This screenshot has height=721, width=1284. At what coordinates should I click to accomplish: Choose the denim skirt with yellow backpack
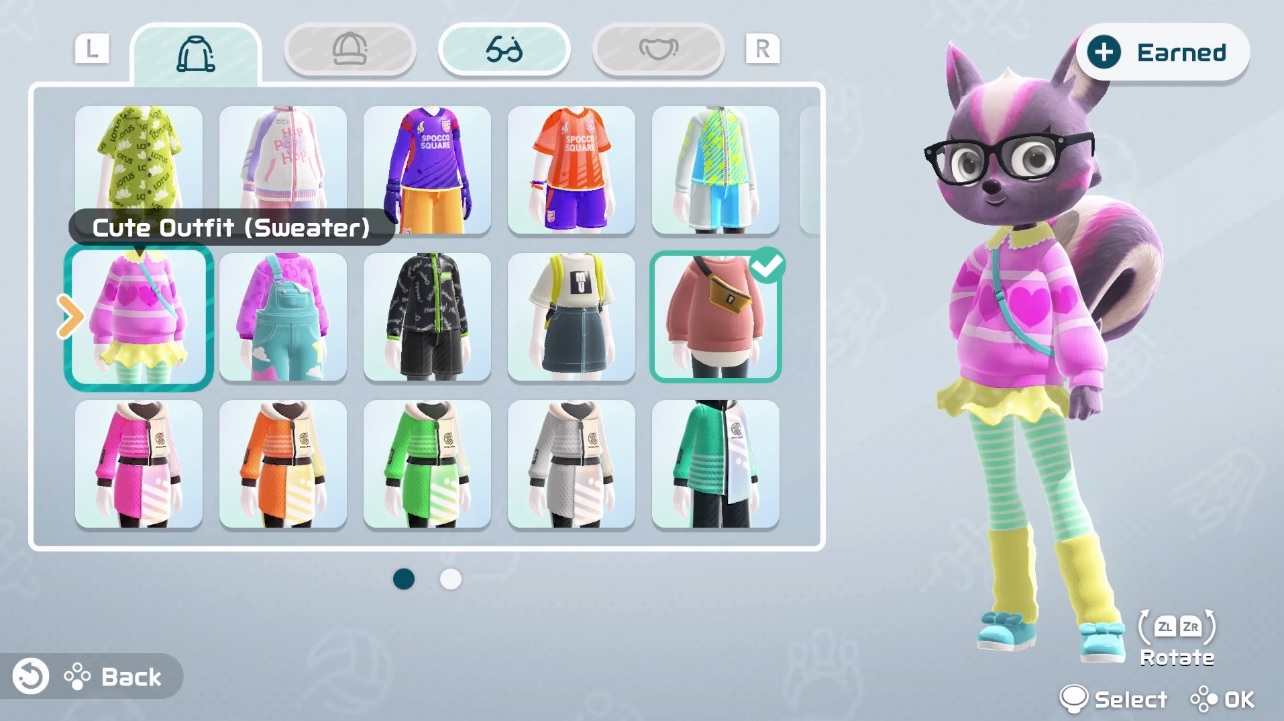(x=571, y=317)
